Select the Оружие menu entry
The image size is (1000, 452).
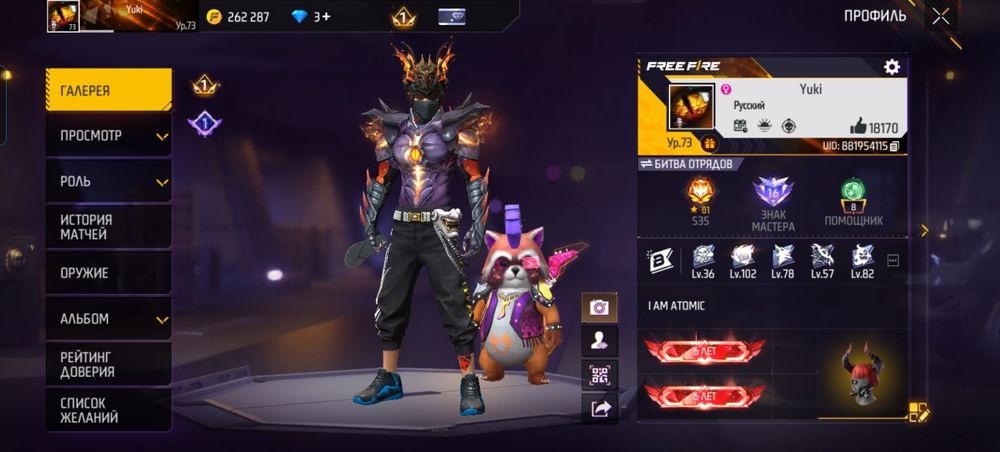pyautogui.click(x=108, y=273)
